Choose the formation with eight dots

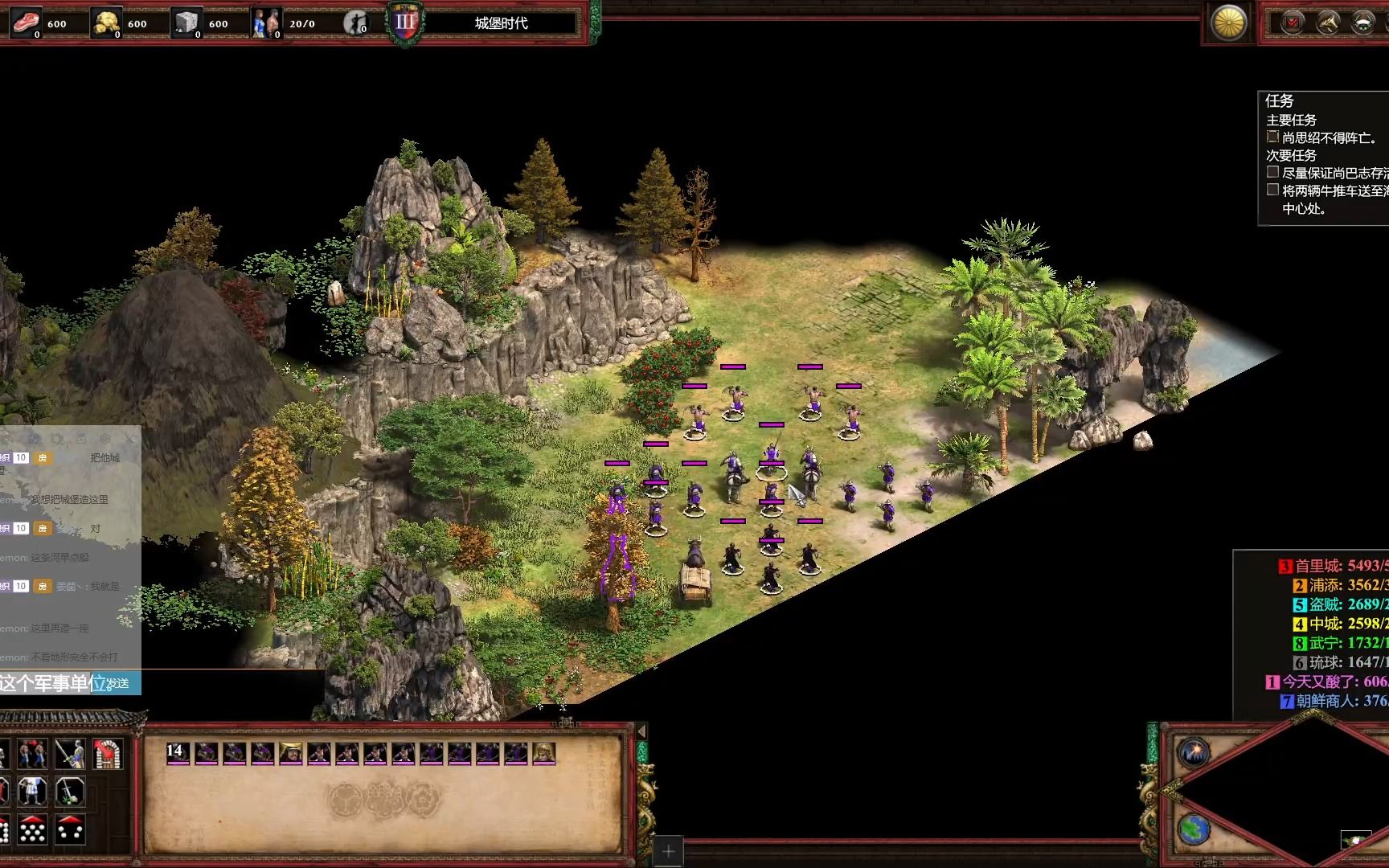pyautogui.click(x=32, y=830)
